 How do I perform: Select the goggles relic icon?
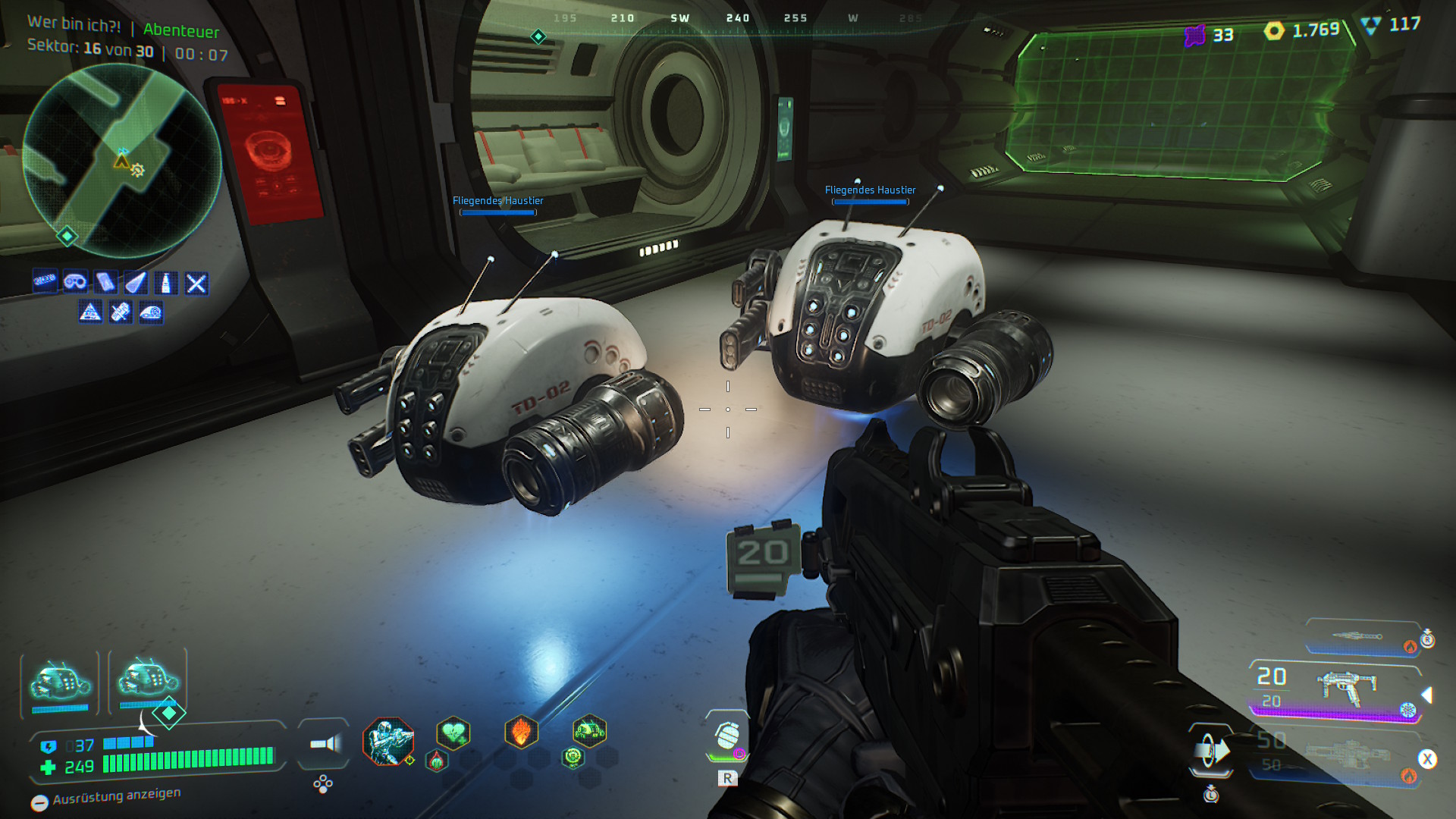(x=75, y=282)
